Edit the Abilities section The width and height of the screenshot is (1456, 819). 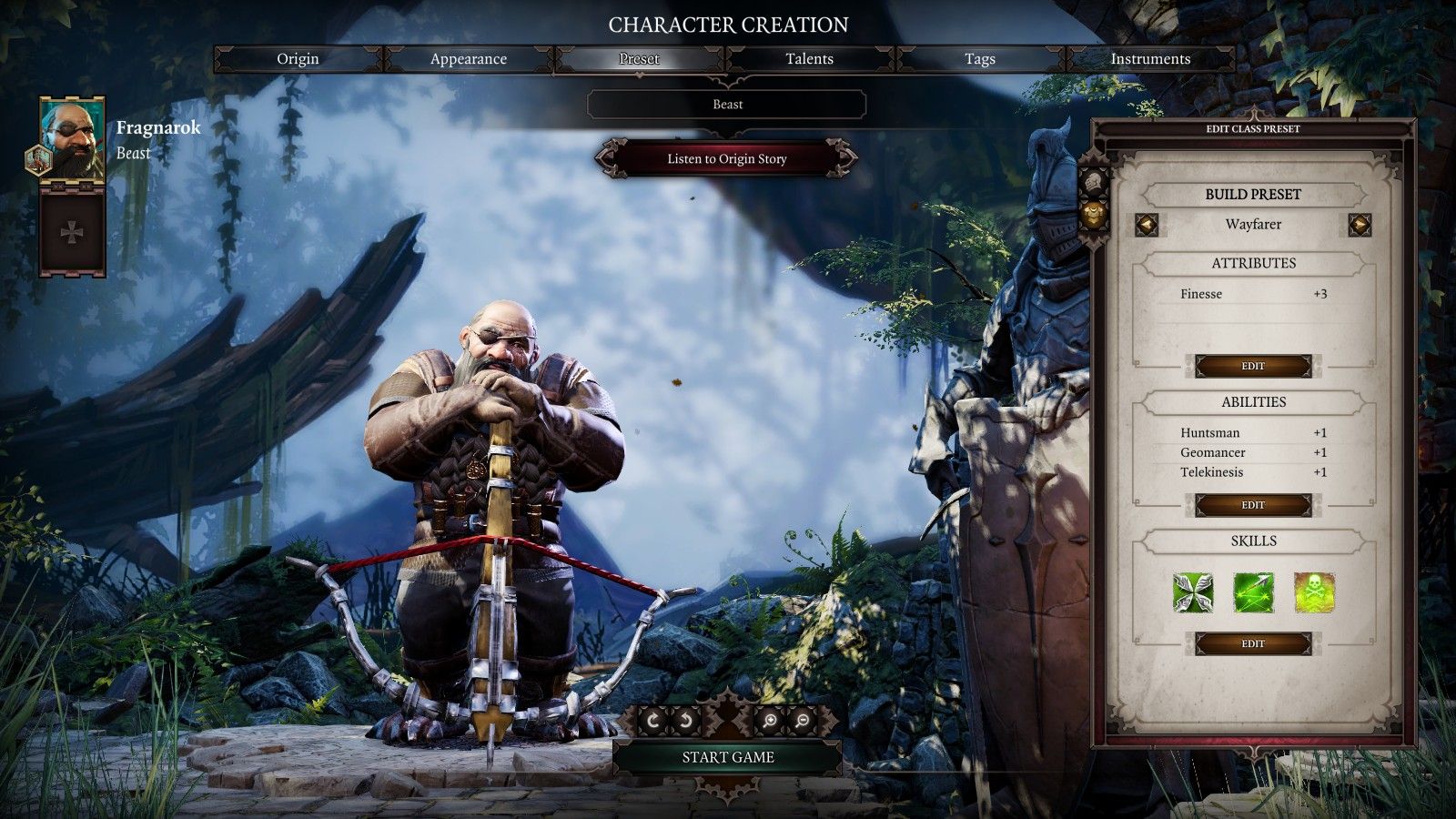pos(1253,505)
